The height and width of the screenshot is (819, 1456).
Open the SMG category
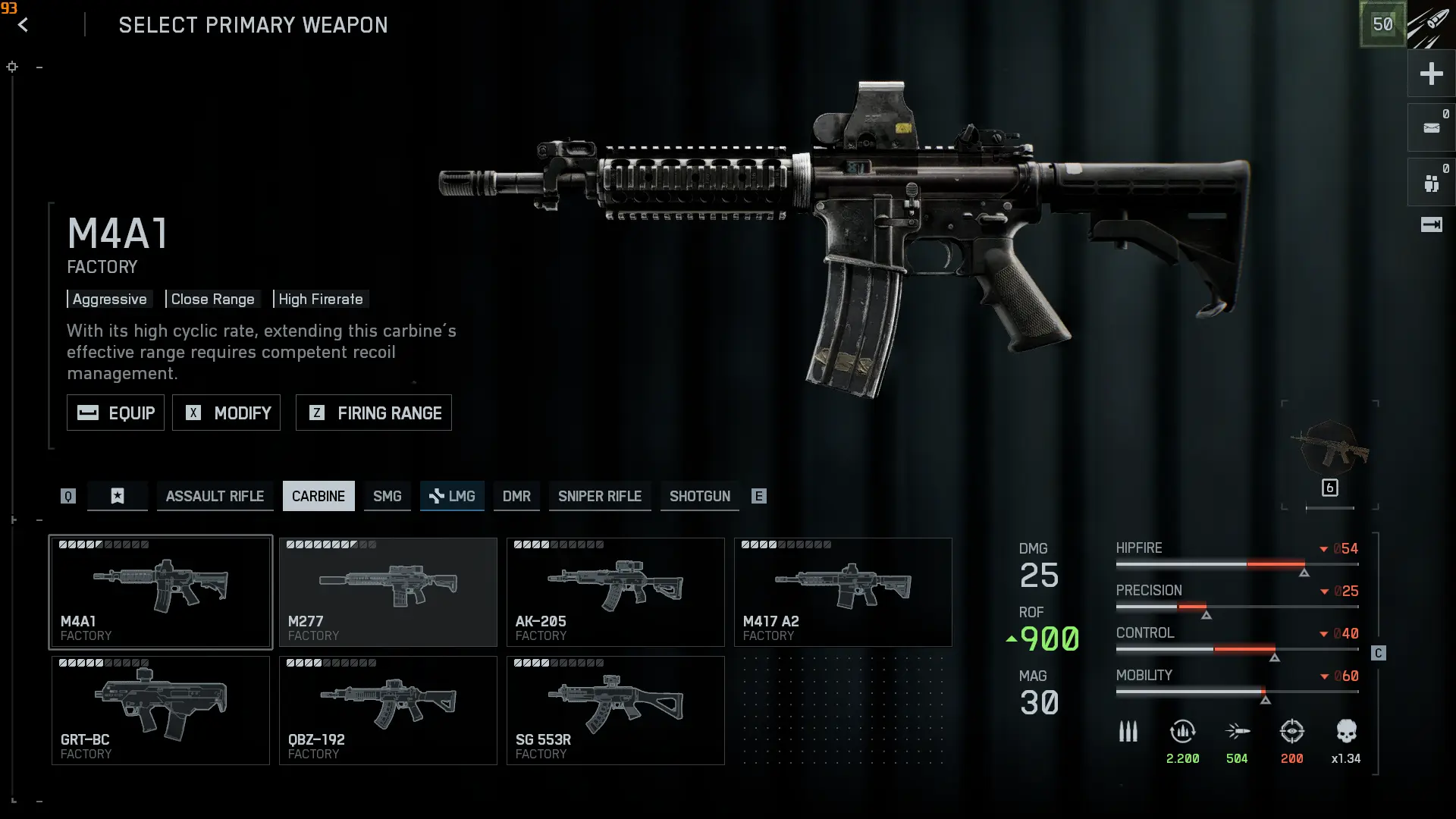[387, 496]
